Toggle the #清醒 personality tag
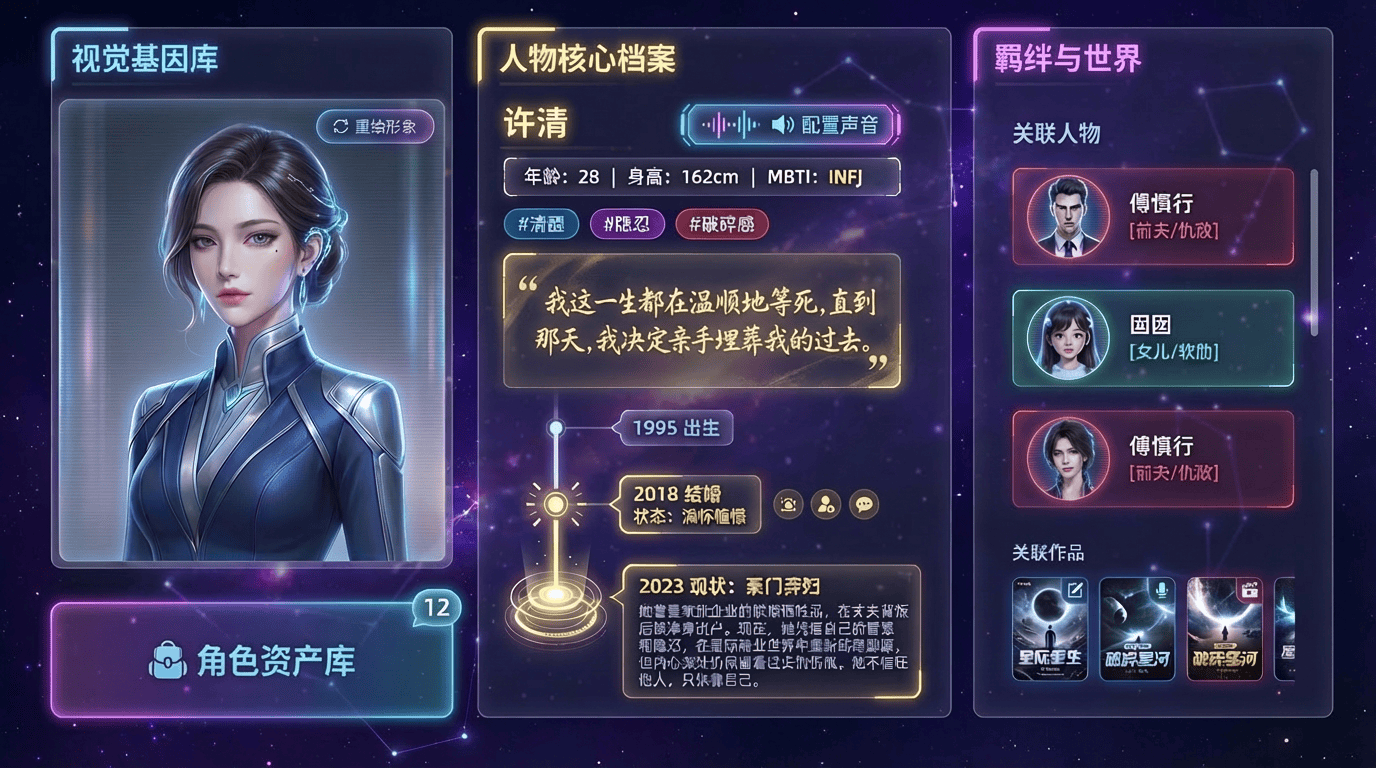This screenshot has width=1376, height=768. pyautogui.click(x=540, y=224)
